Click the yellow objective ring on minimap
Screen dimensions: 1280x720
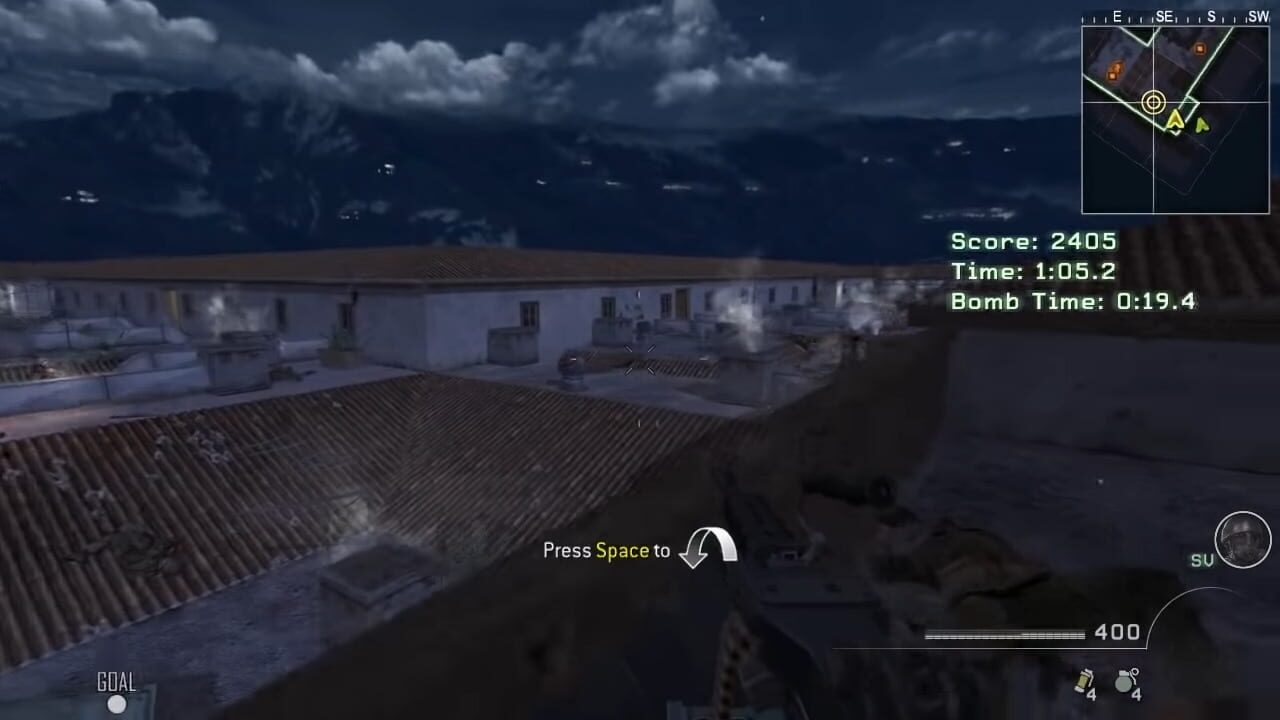pos(1153,101)
